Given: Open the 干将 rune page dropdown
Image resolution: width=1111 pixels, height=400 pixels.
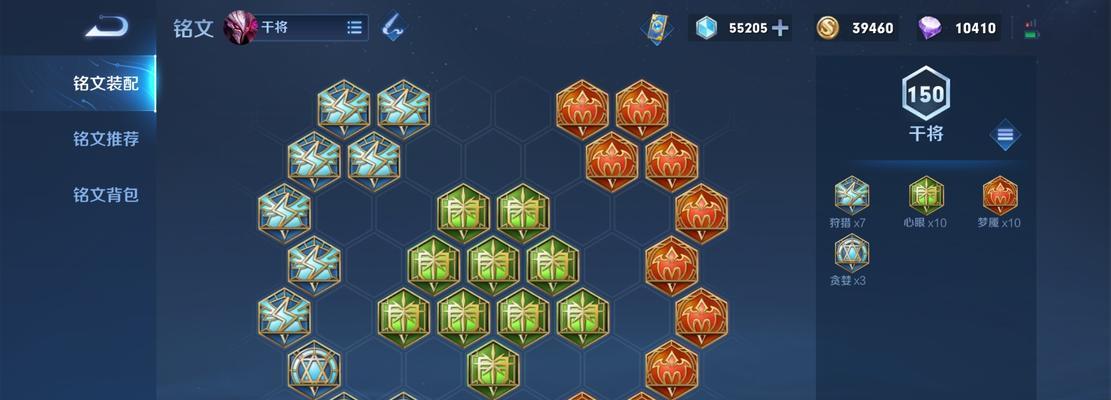Looking at the screenshot, I should pos(354,28).
